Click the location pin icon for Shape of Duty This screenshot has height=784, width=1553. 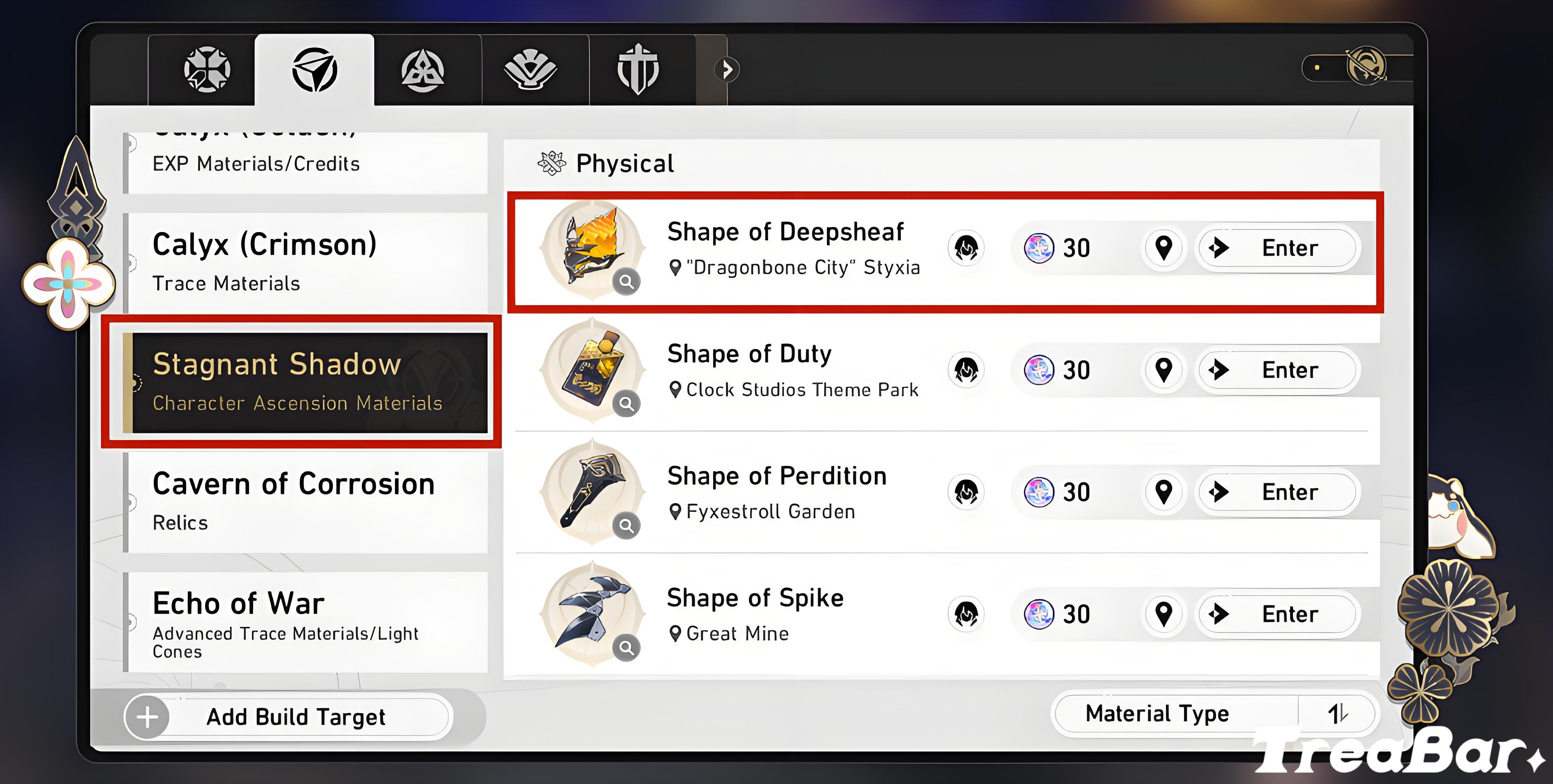pos(1164,370)
